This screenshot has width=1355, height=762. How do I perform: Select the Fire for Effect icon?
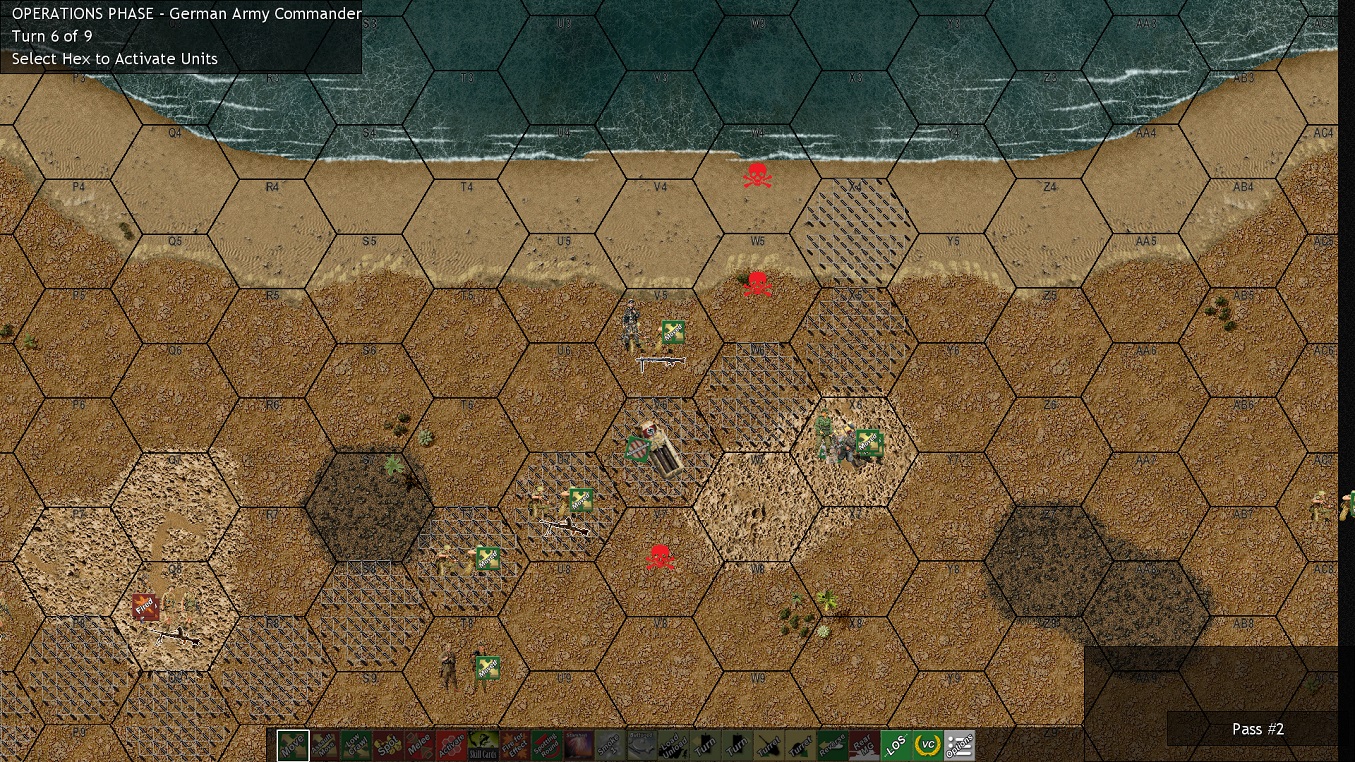512,745
